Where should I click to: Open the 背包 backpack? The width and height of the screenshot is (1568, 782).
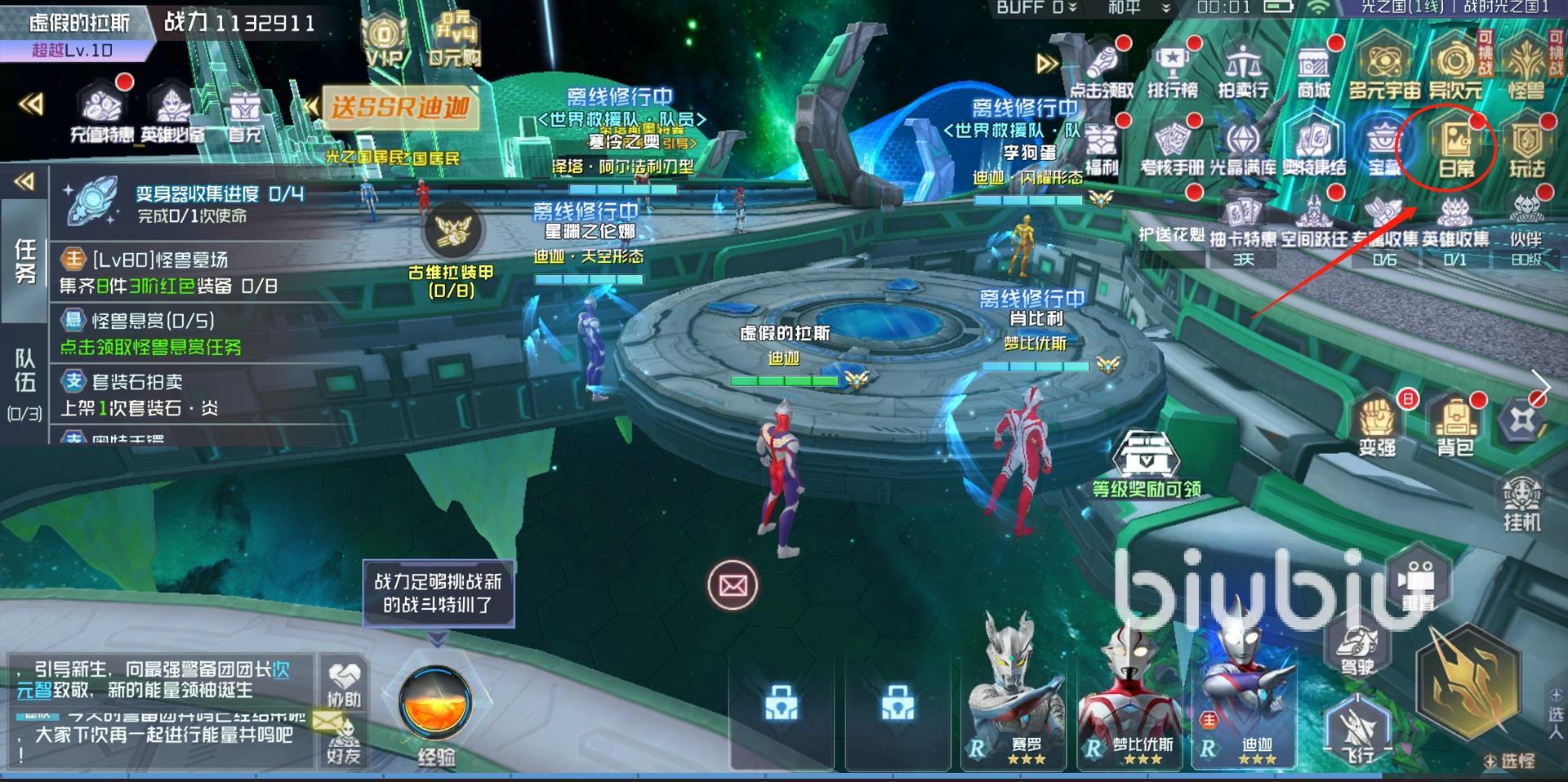pos(1454,423)
